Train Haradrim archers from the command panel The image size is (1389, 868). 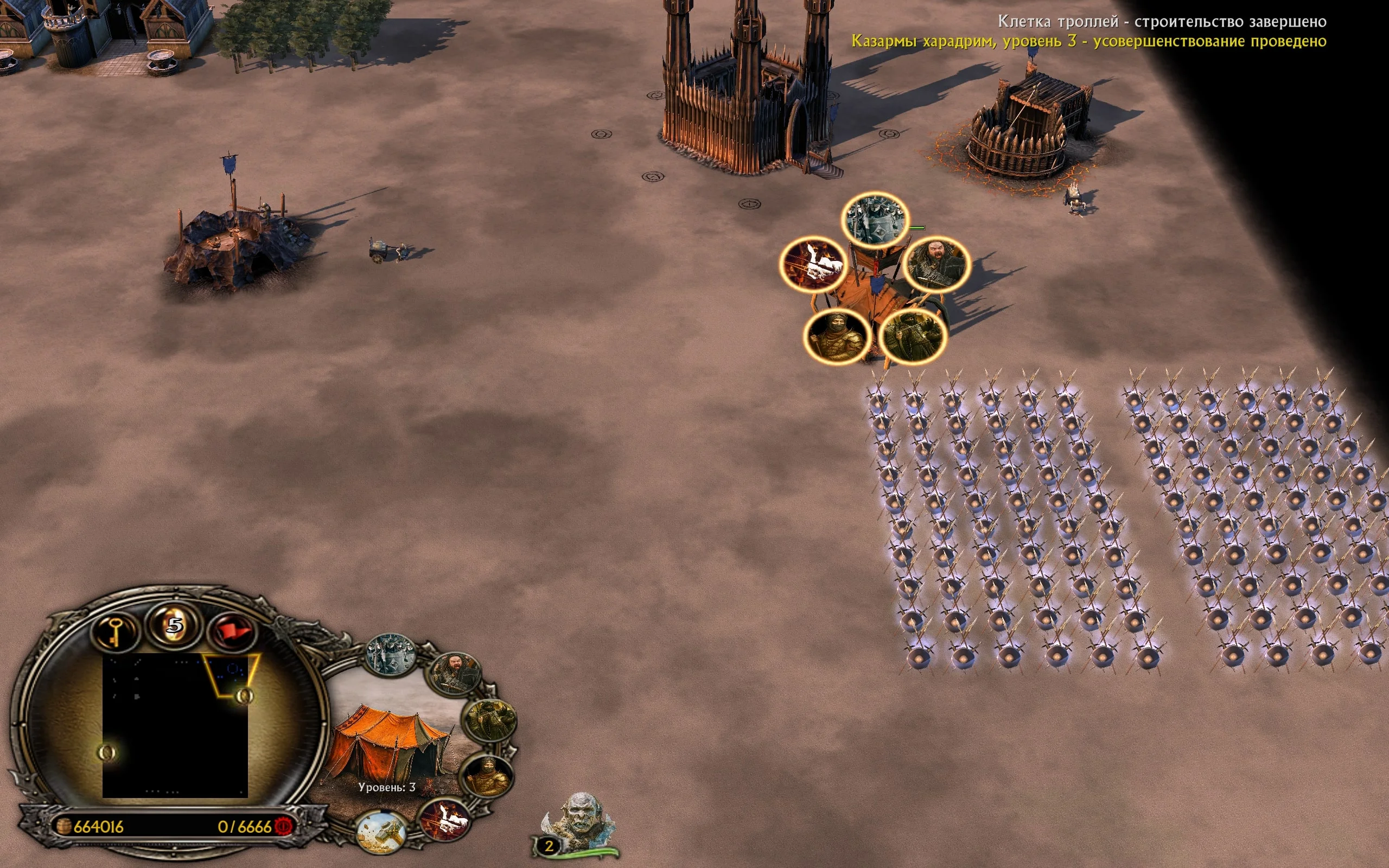pyautogui.click(x=489, y=720)
